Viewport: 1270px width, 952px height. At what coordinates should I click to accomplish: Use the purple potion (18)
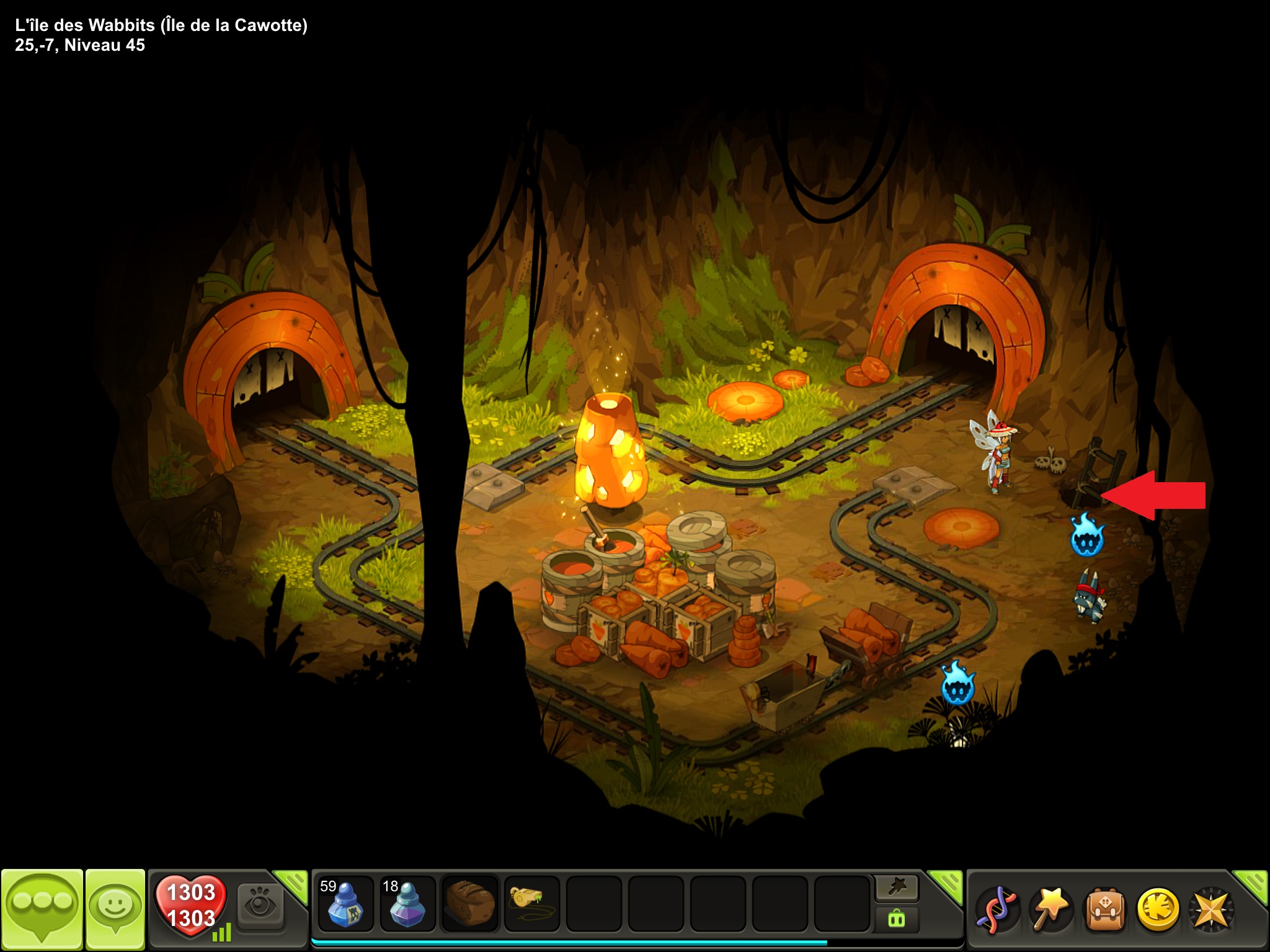pos(407,904)
